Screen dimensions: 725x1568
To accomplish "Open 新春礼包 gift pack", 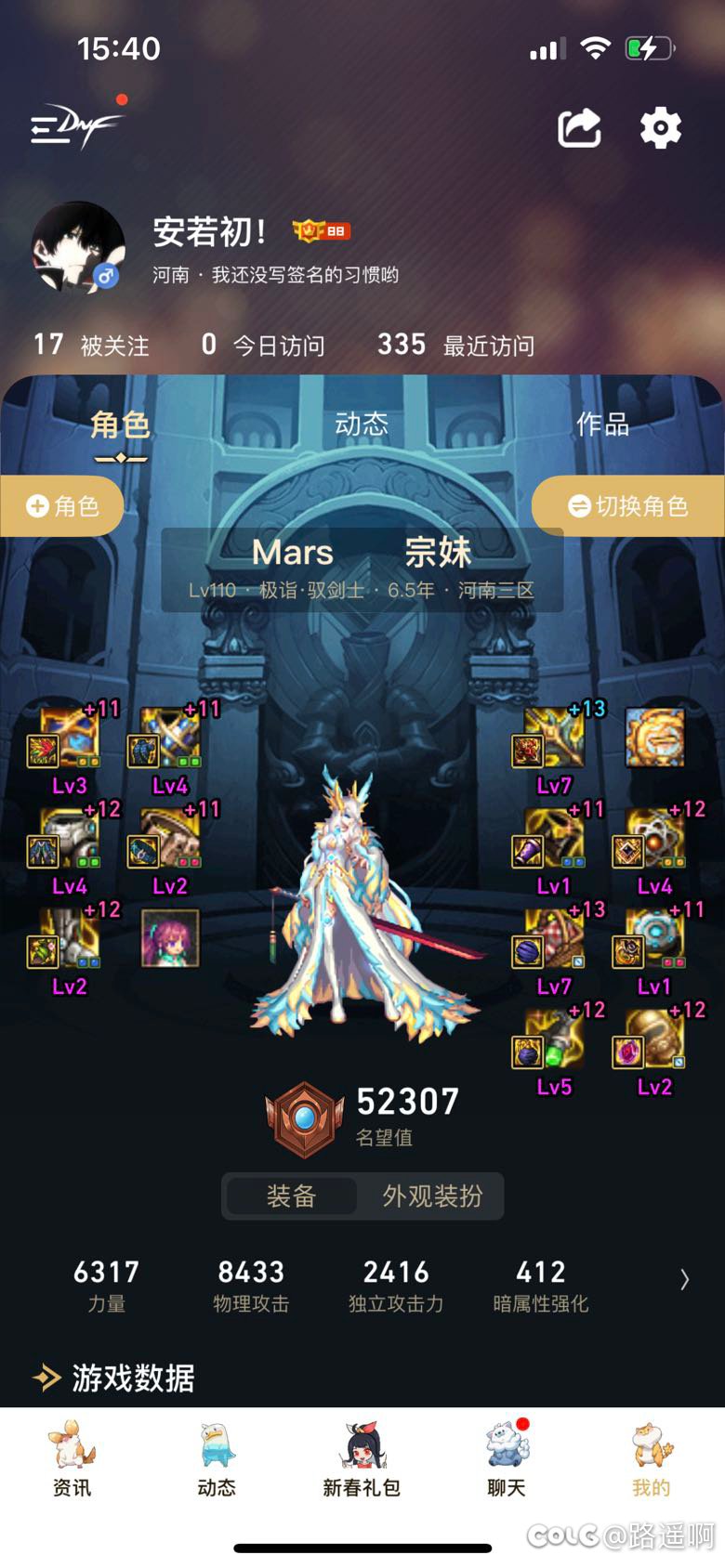I will coord(362,1460).
